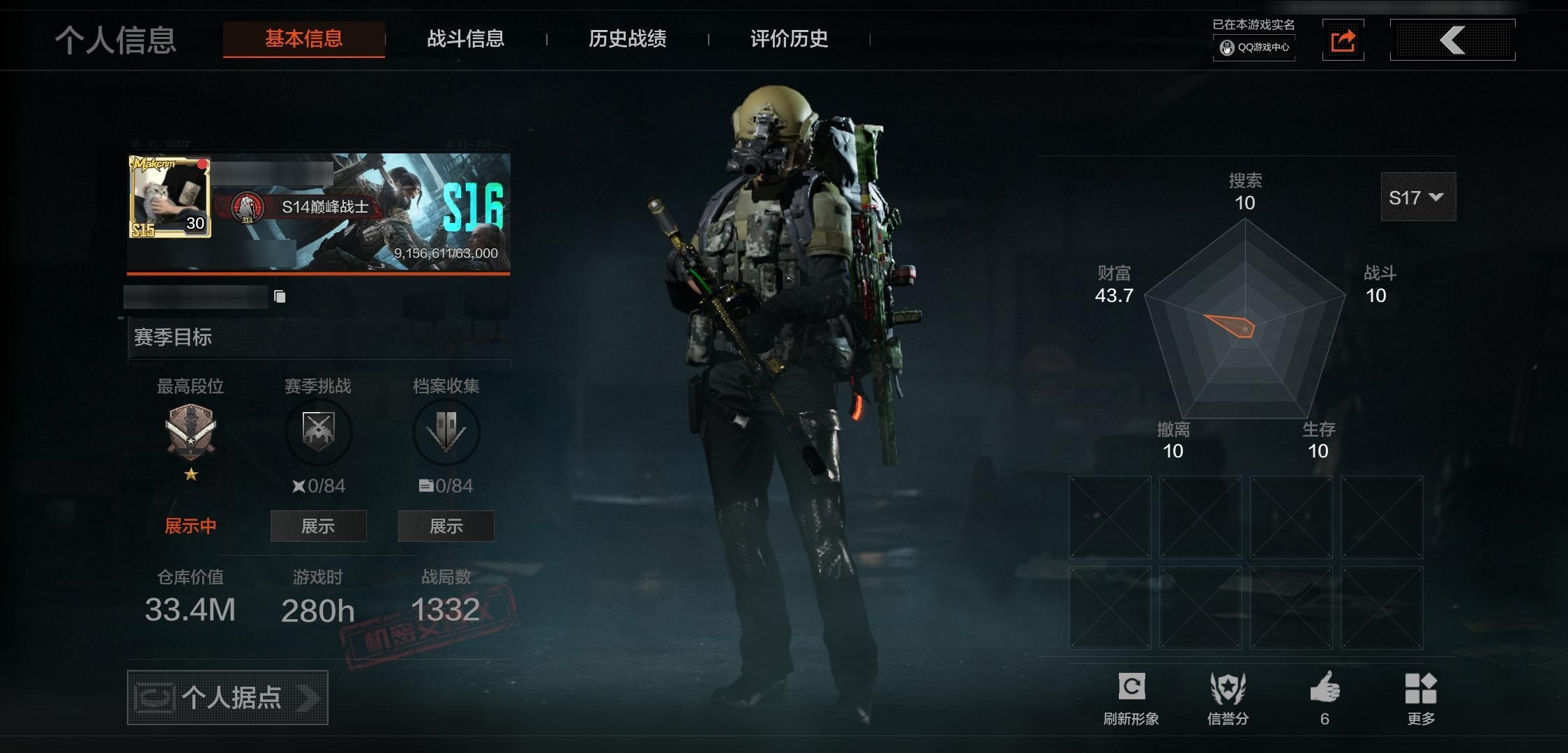
Task: Click 刷新形象 to refresh appearance
Action: click(x=1131, y=699)
